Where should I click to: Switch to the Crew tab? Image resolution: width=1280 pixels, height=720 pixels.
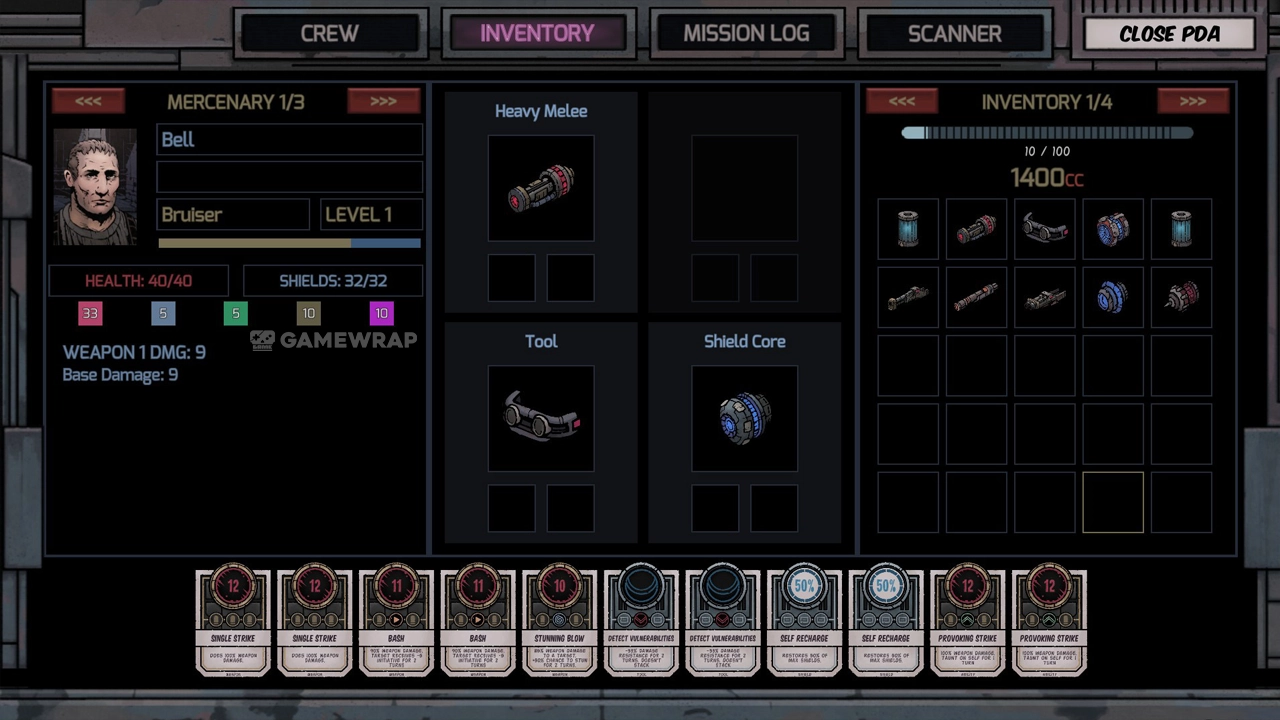pos(329,33)
